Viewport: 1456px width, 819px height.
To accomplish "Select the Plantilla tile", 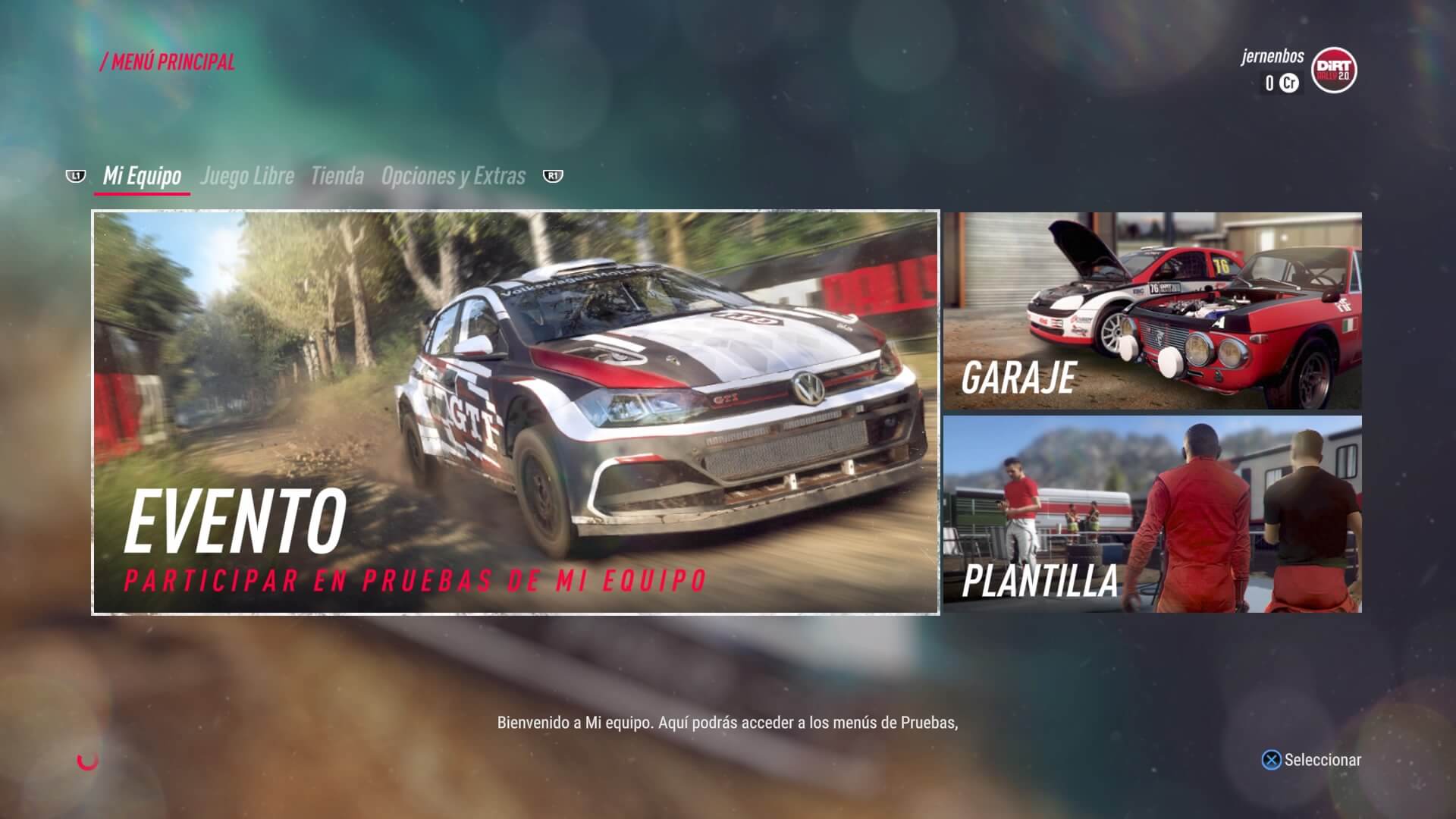I will [x=1152, y=514].
